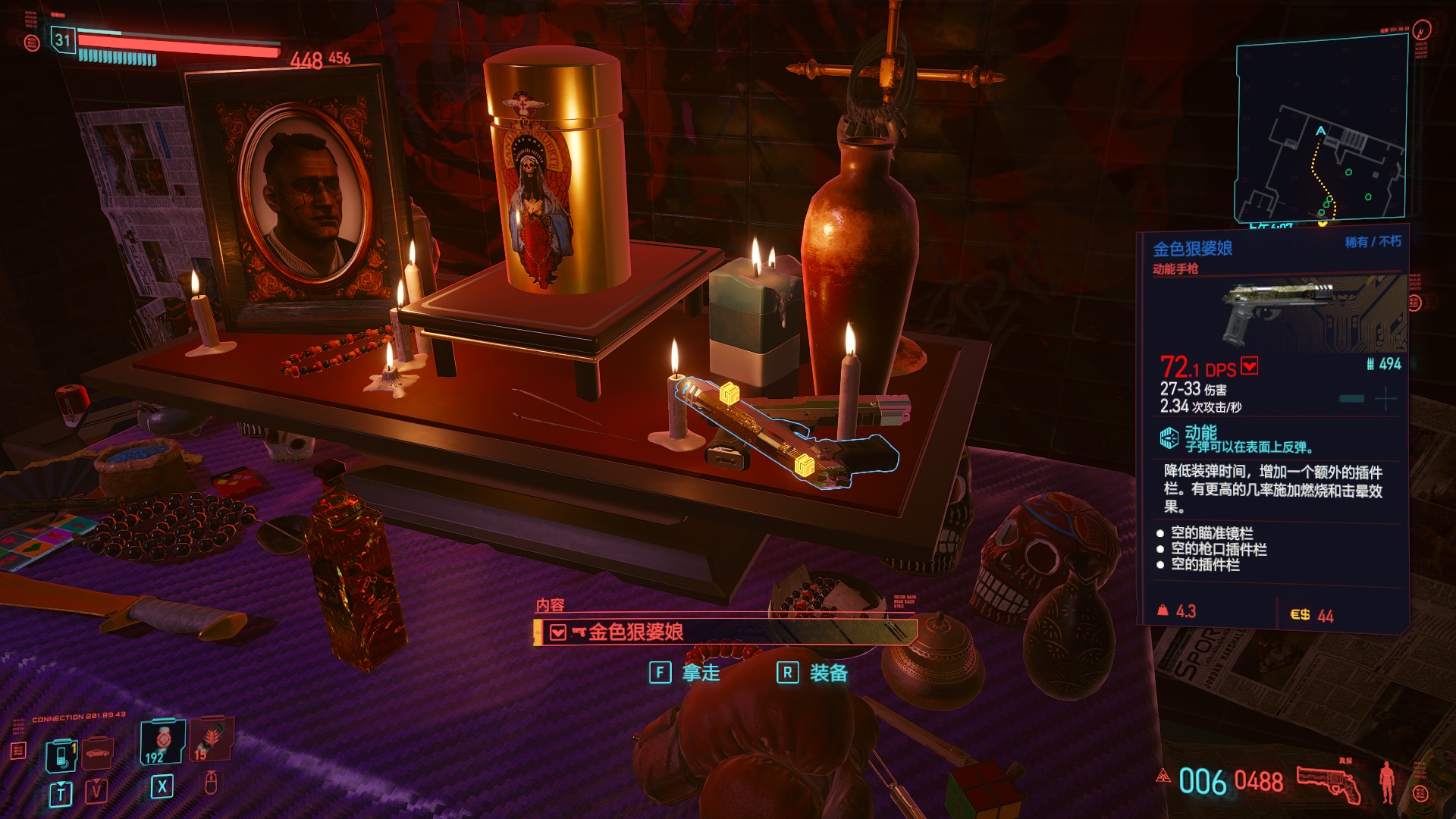Click the golden pistol tooltip image
Screen dimensions: 1456x819
tap(1279, 312)
